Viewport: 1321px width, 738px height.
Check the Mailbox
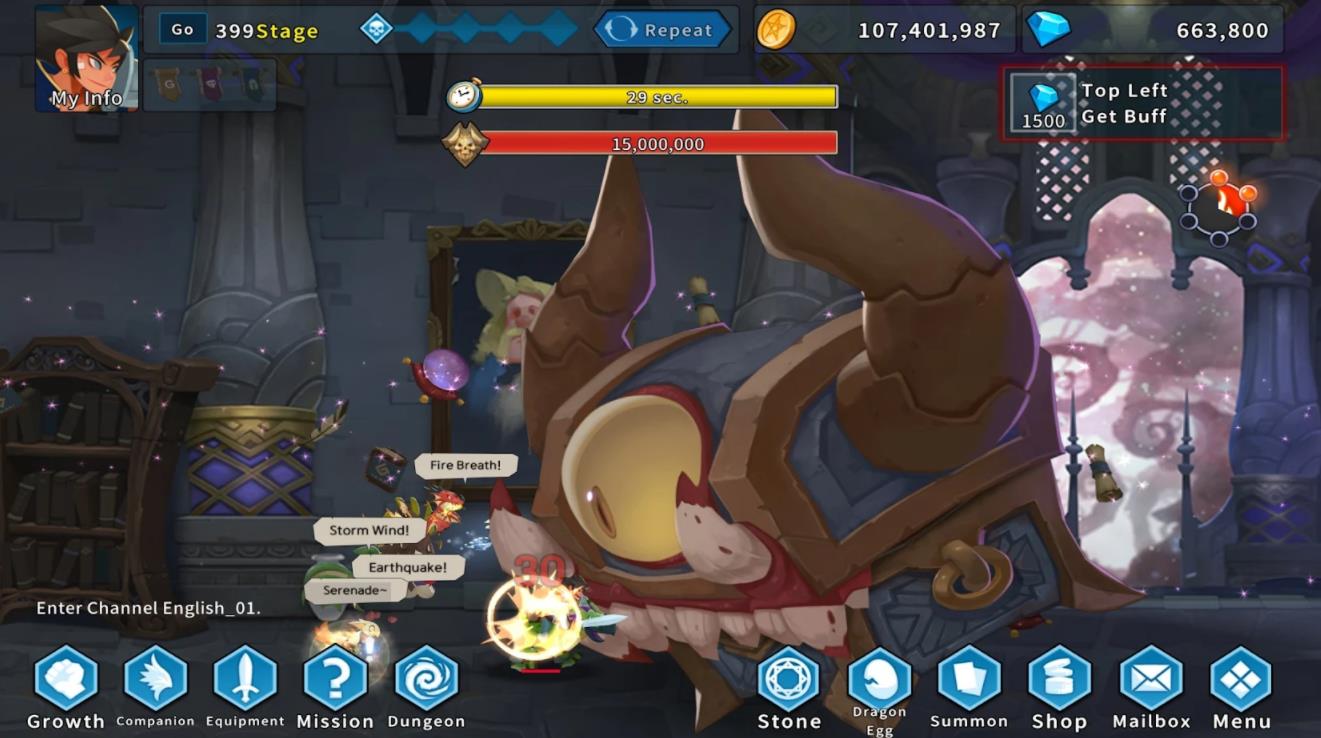point(1151,680)
